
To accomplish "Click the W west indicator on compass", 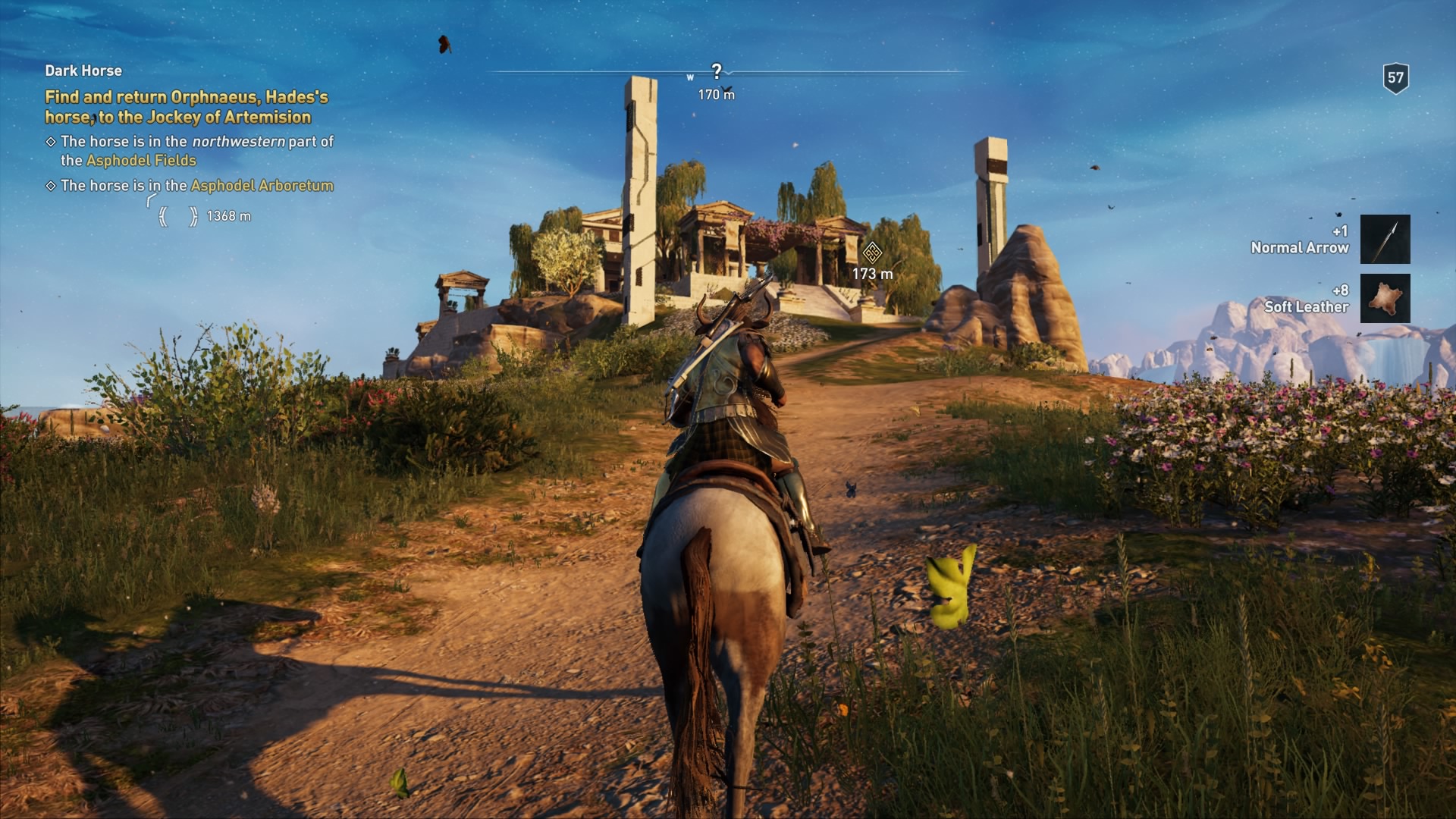I will click(x=690, y=76).
